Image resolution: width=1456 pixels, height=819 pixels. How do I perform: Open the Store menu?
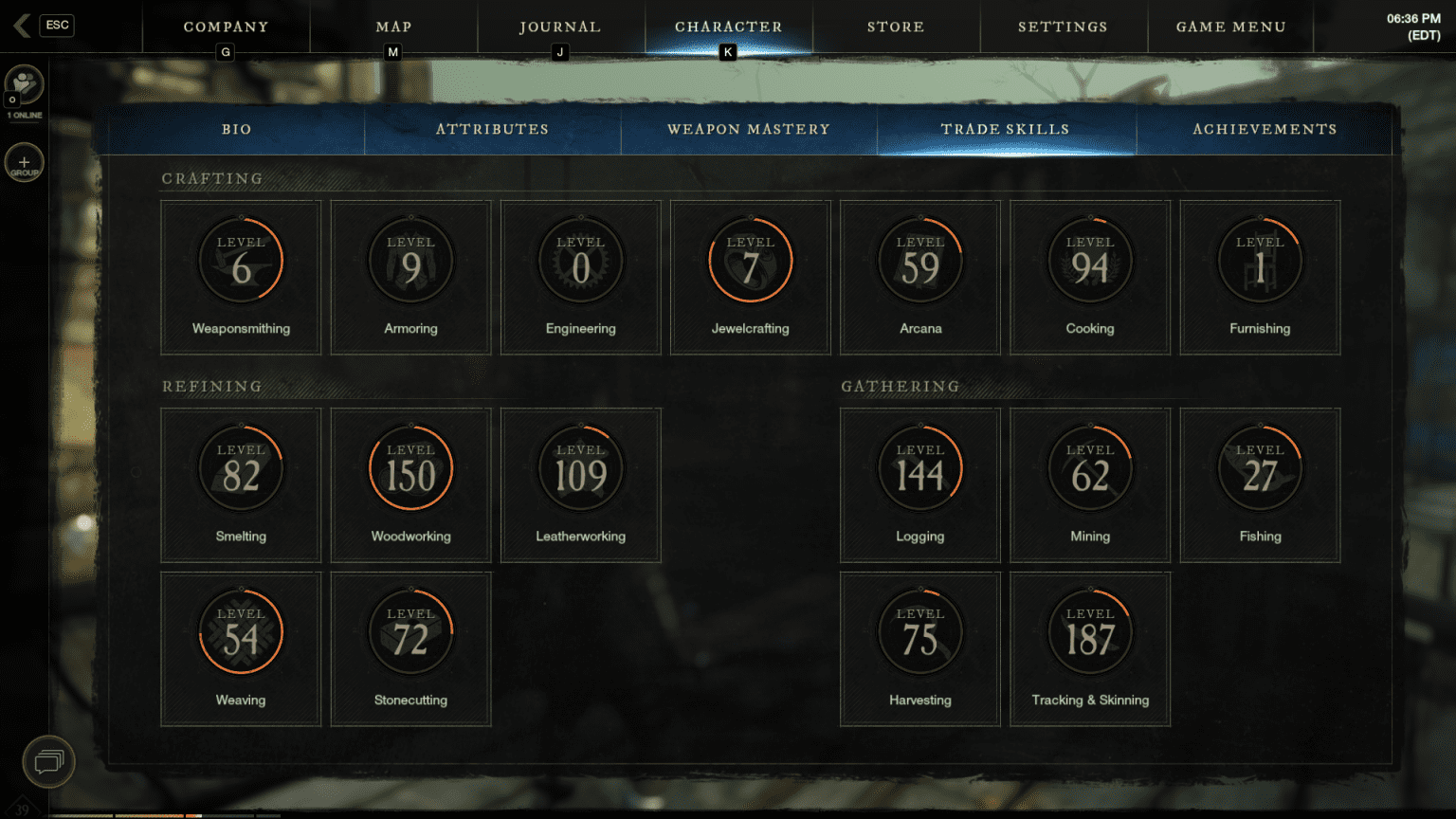click(x=895, y=27)
